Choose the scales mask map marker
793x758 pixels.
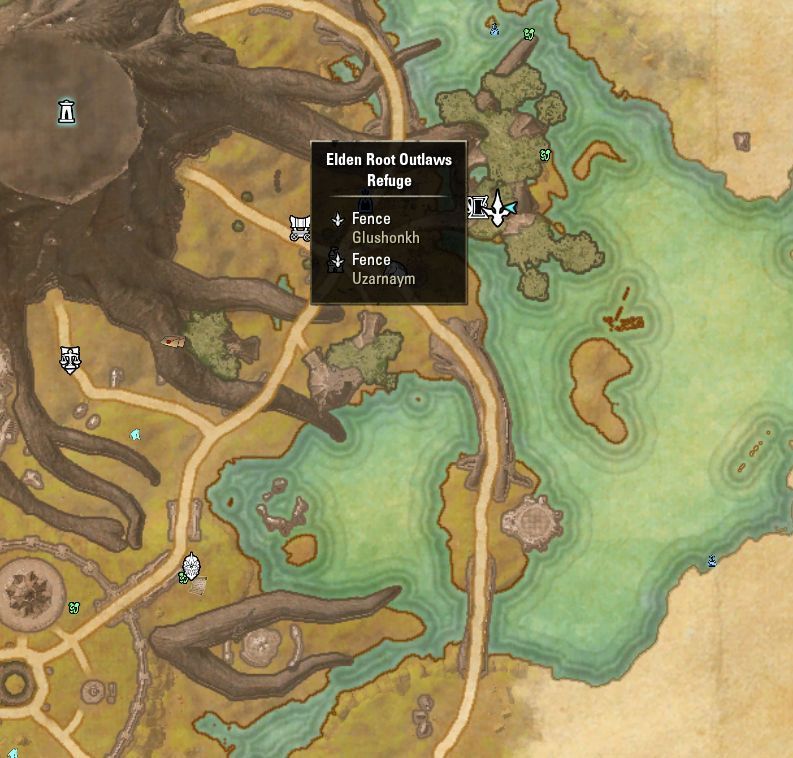tap(69, 359)
